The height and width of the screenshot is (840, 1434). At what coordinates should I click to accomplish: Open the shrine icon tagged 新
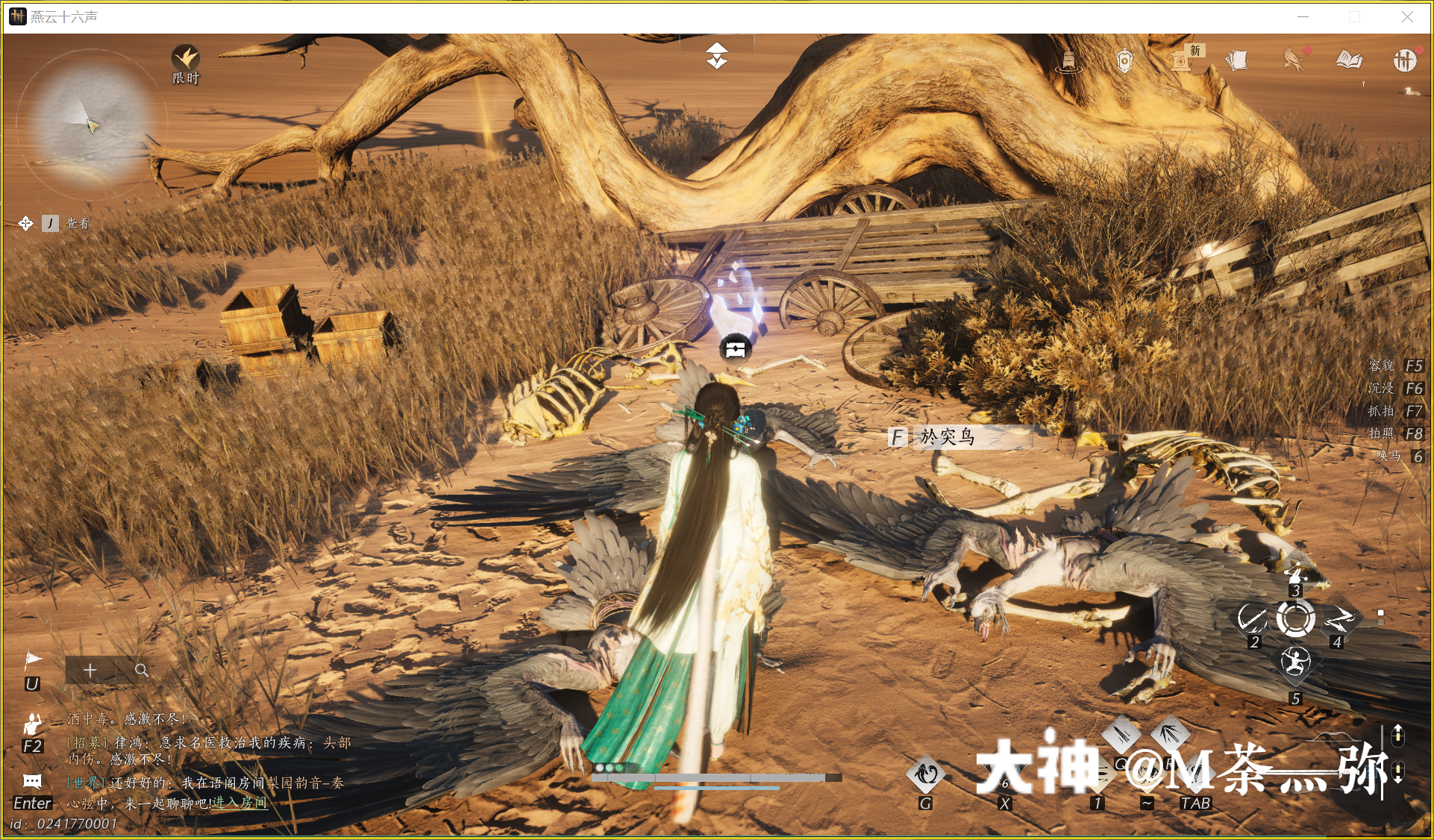[x=1181, y=60]
